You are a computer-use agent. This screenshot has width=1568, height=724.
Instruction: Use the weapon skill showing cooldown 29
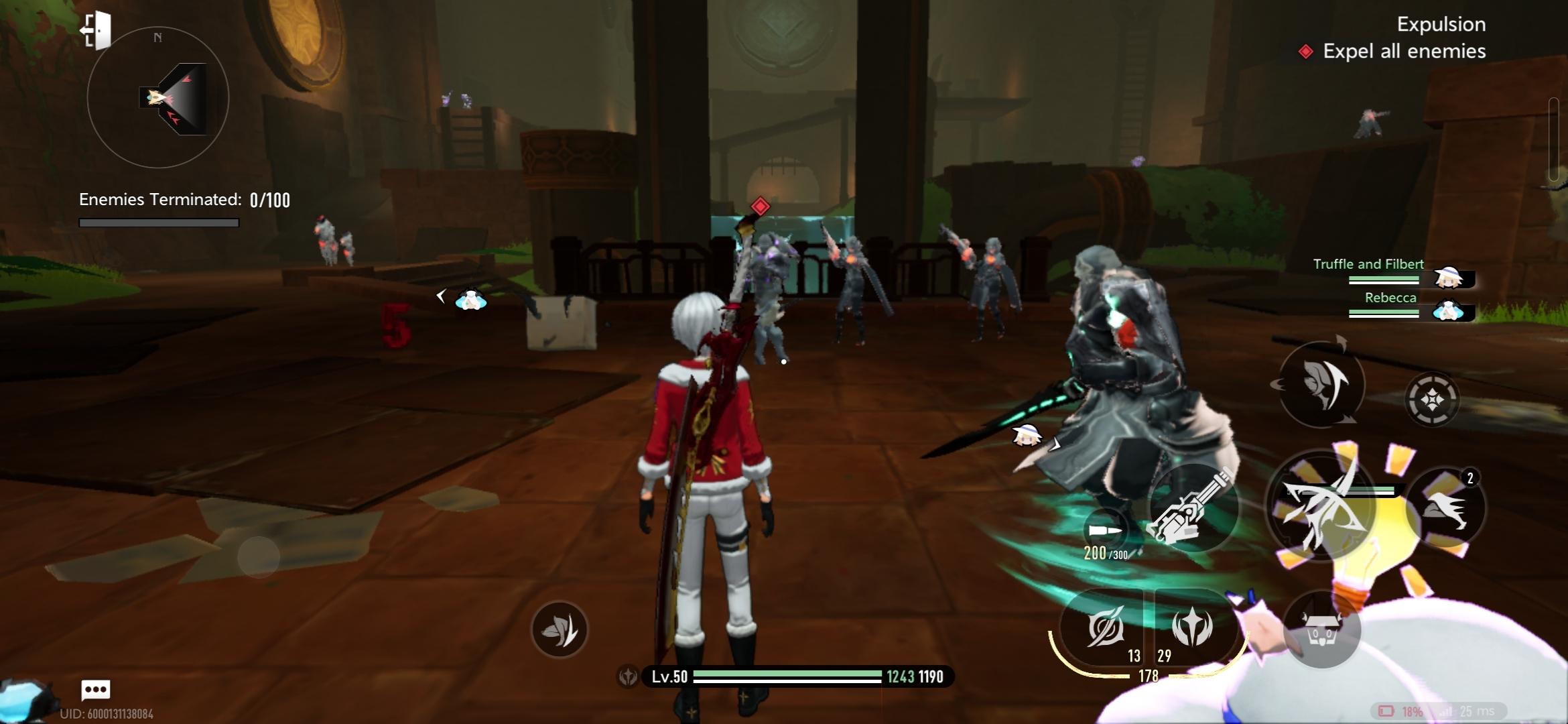pos(1192,627)
